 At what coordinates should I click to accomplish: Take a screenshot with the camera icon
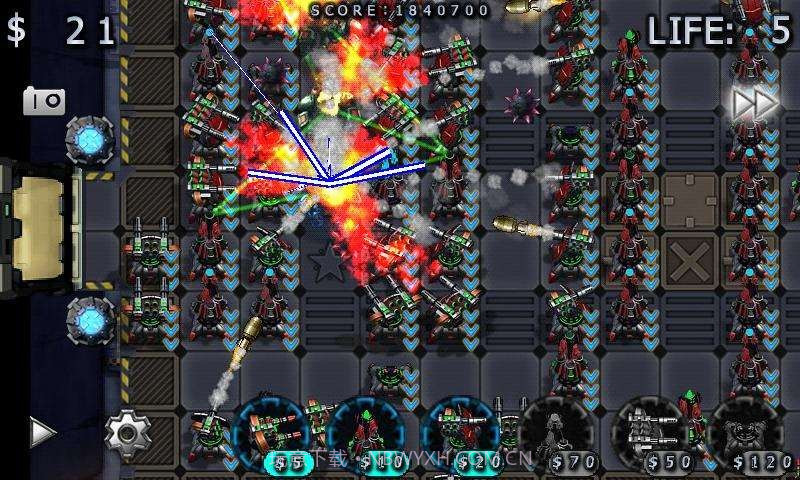[44, 100]
